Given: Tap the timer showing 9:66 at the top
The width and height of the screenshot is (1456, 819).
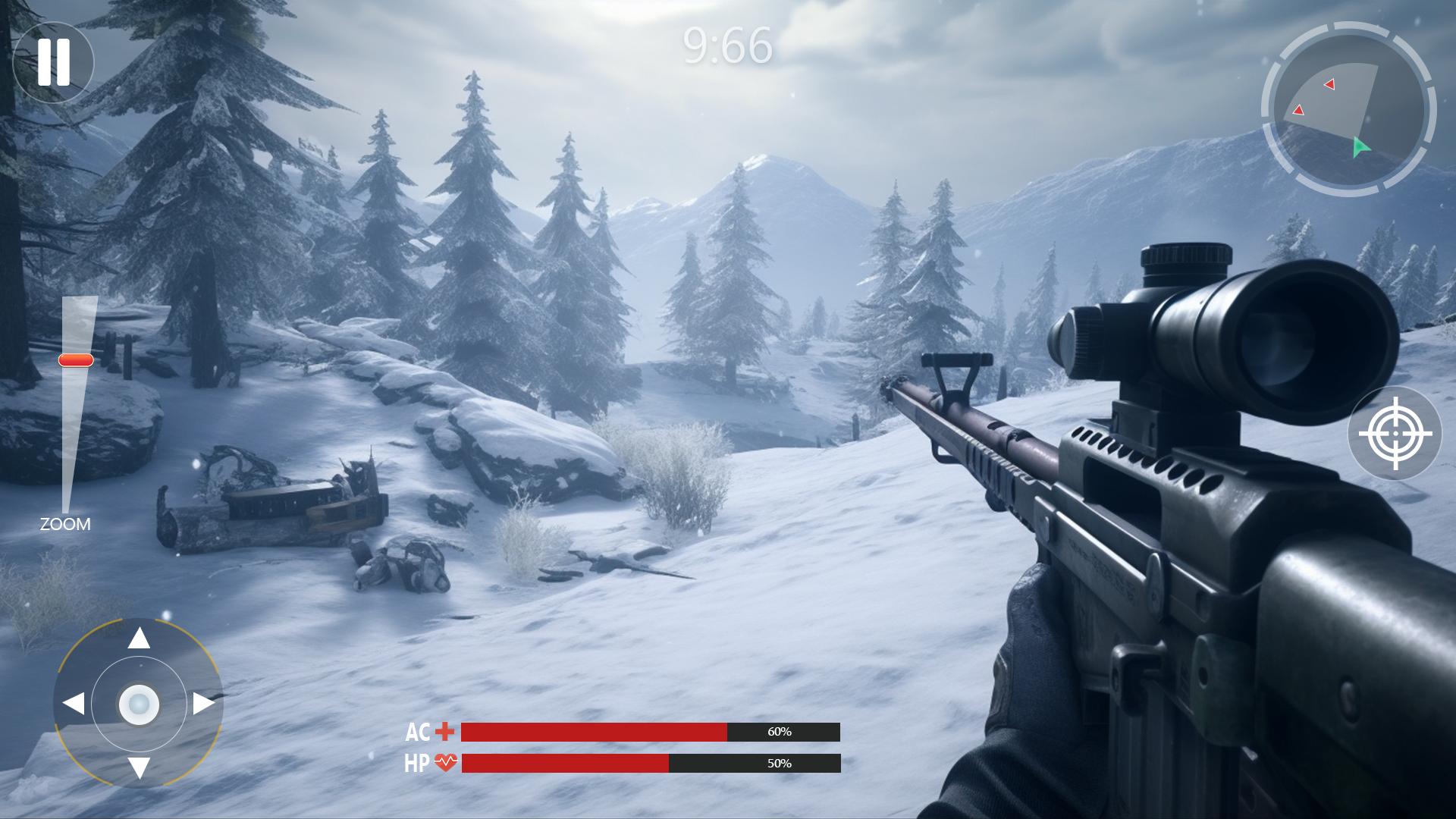Looking at the screenshot, I should (726, 47).
